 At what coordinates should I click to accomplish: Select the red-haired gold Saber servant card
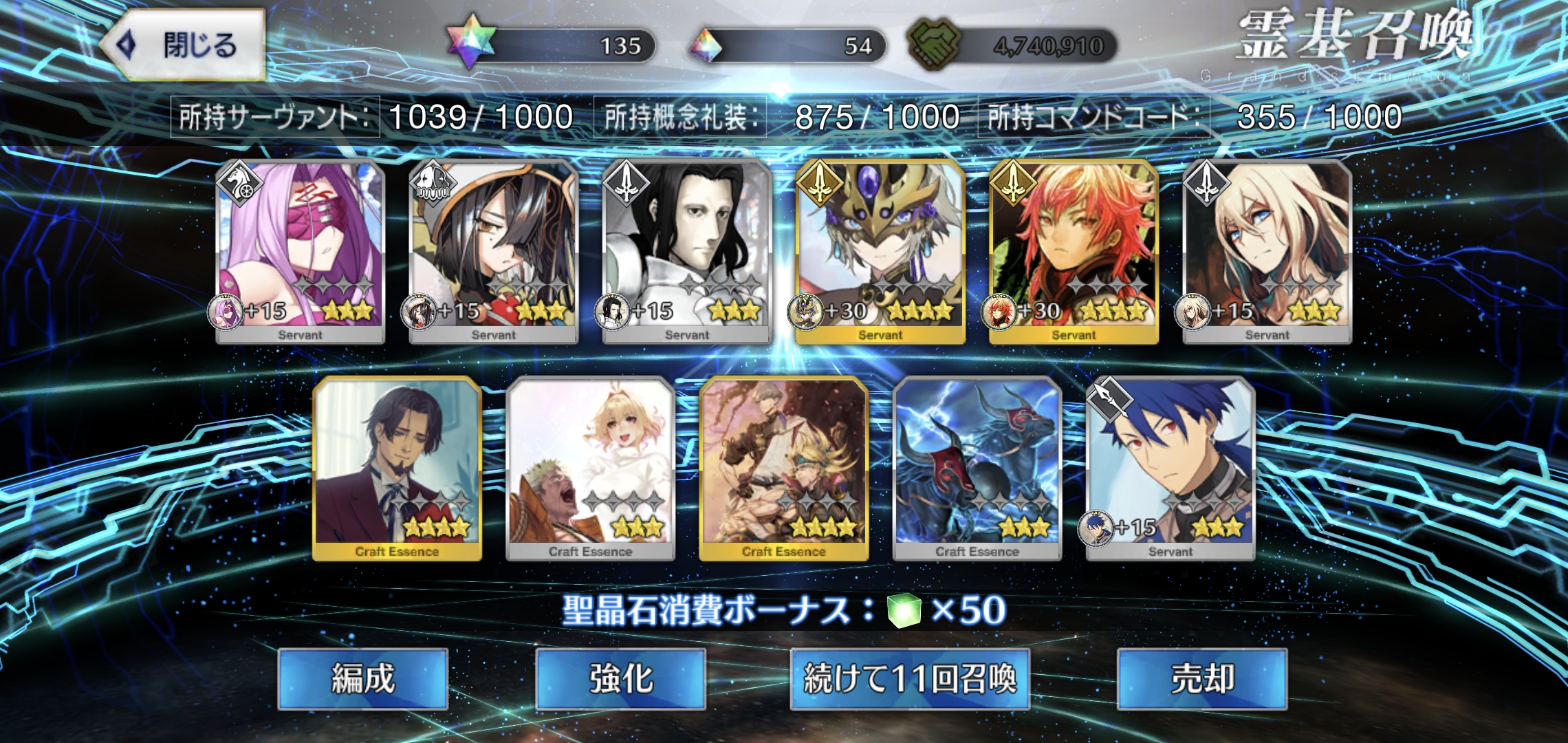(x=1074, y=252)
